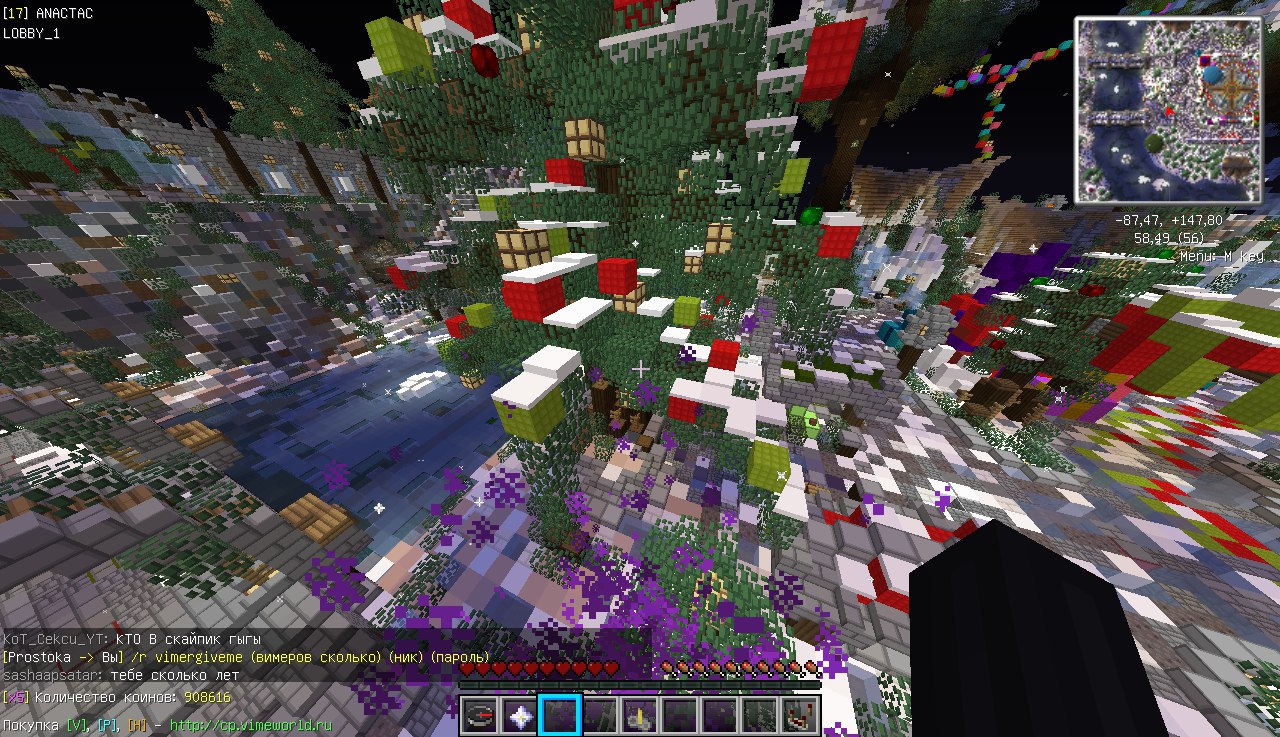
Task: Select the compass hotbar slot
Action: pyautogui.click(x=480, y=716)
